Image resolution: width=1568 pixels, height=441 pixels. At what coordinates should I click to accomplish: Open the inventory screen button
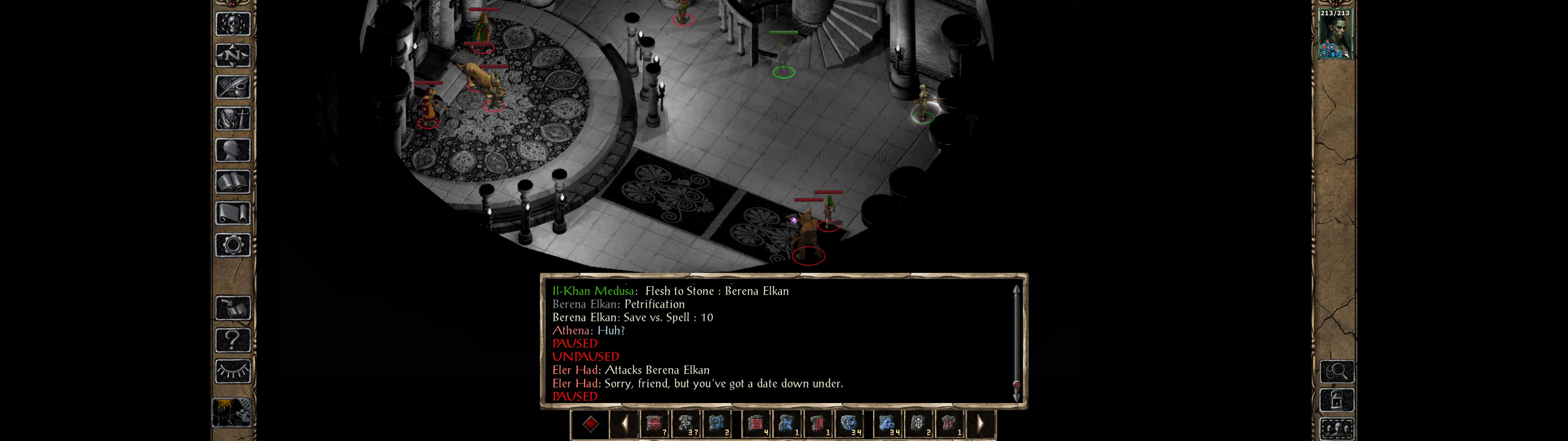click(x=232, y=118)
